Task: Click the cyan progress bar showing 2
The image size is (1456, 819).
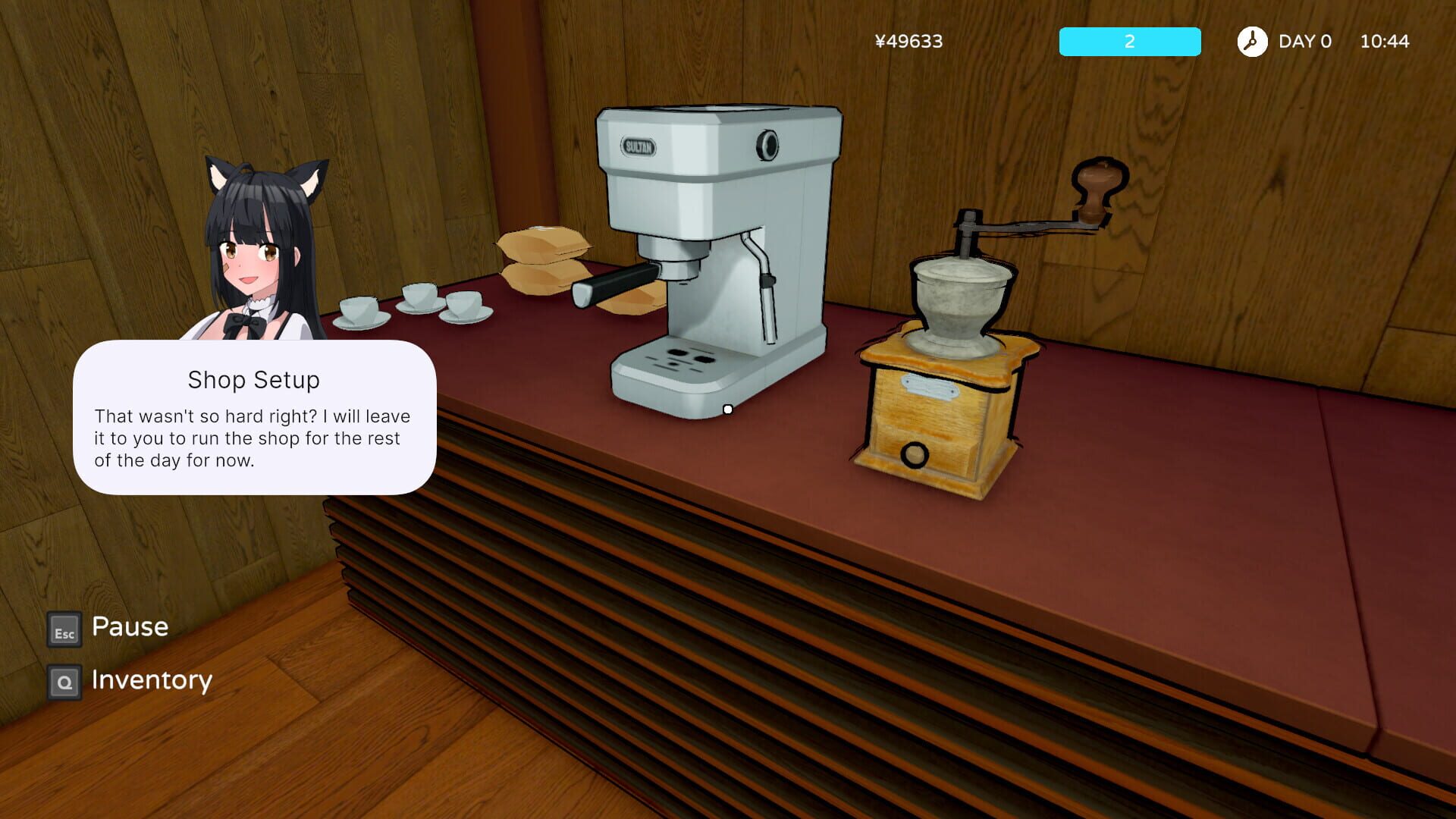Action: pos(1129,42)
